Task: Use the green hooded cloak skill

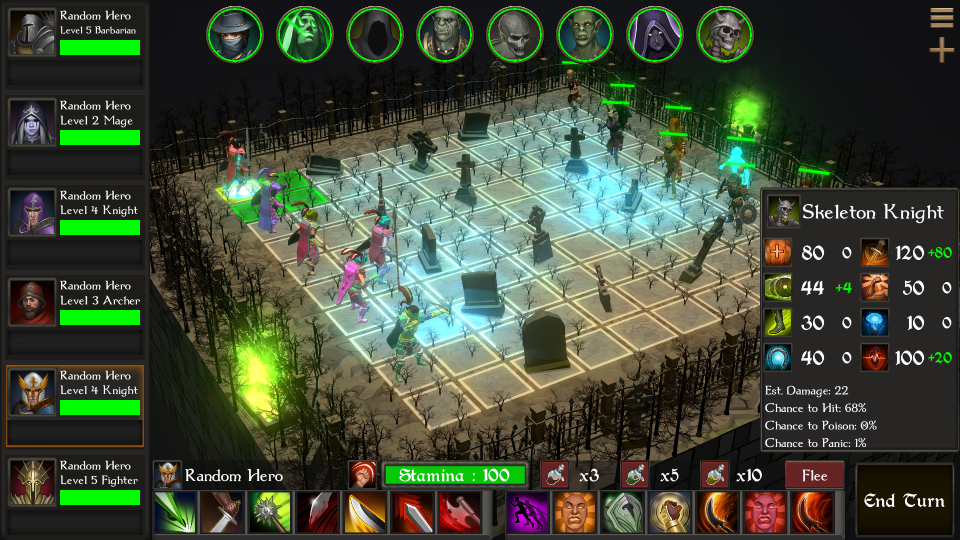Action: pyautogui.click(x=621, y=513)
